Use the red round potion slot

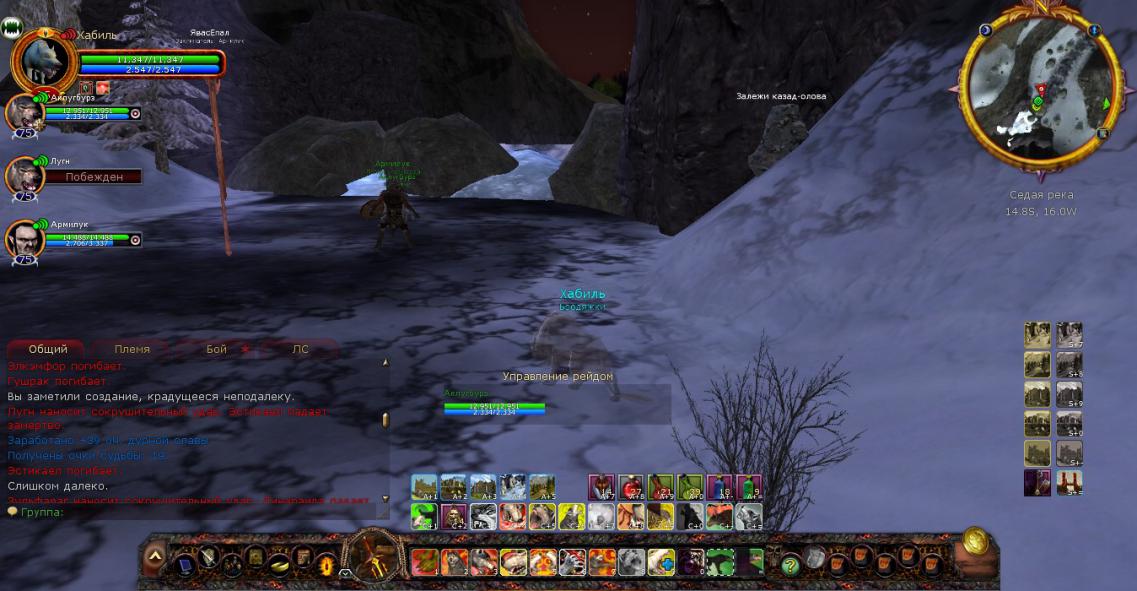pyautogui.click(x=631, y=487)
